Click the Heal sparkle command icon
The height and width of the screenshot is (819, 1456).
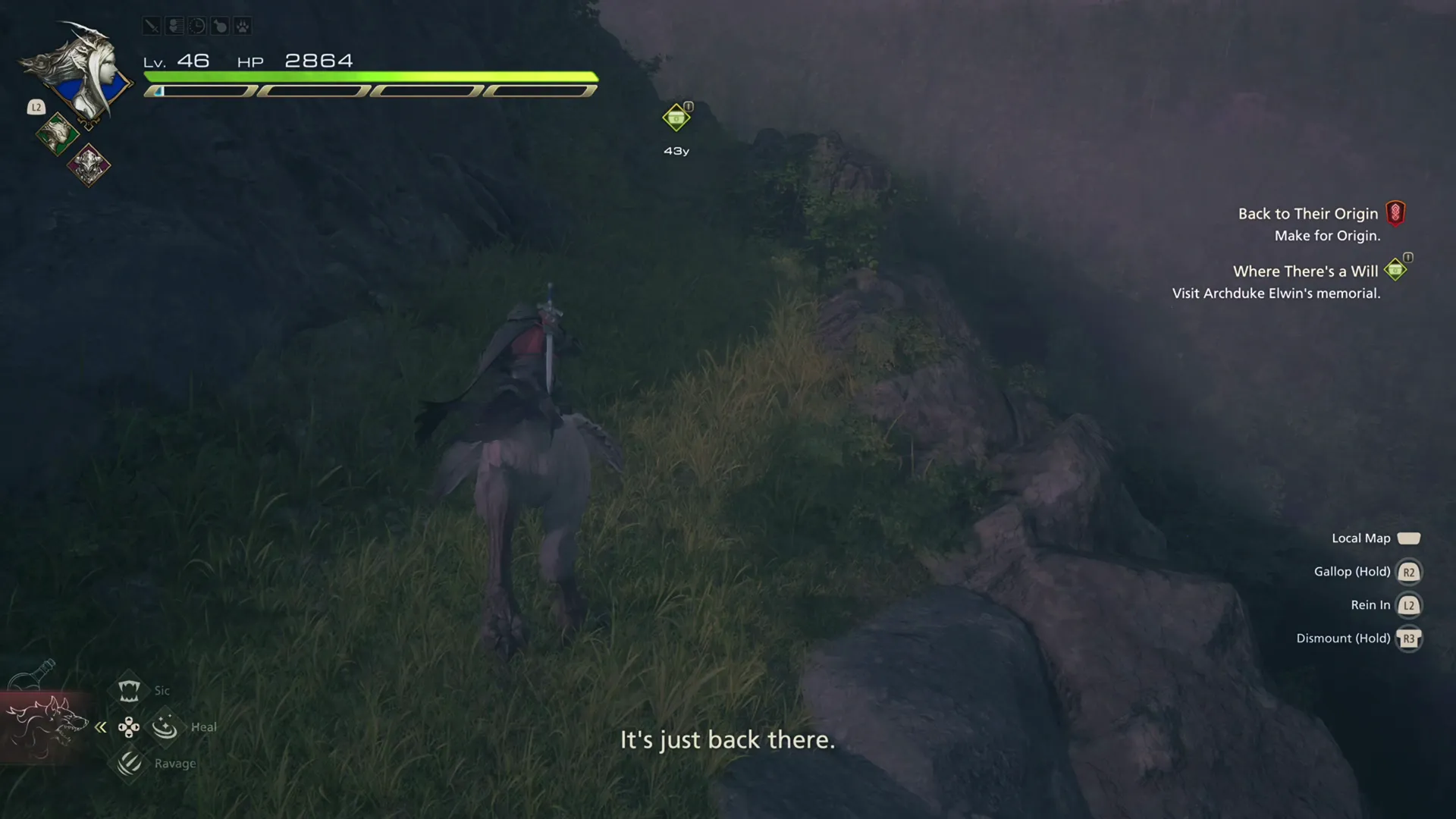(165, 726)
